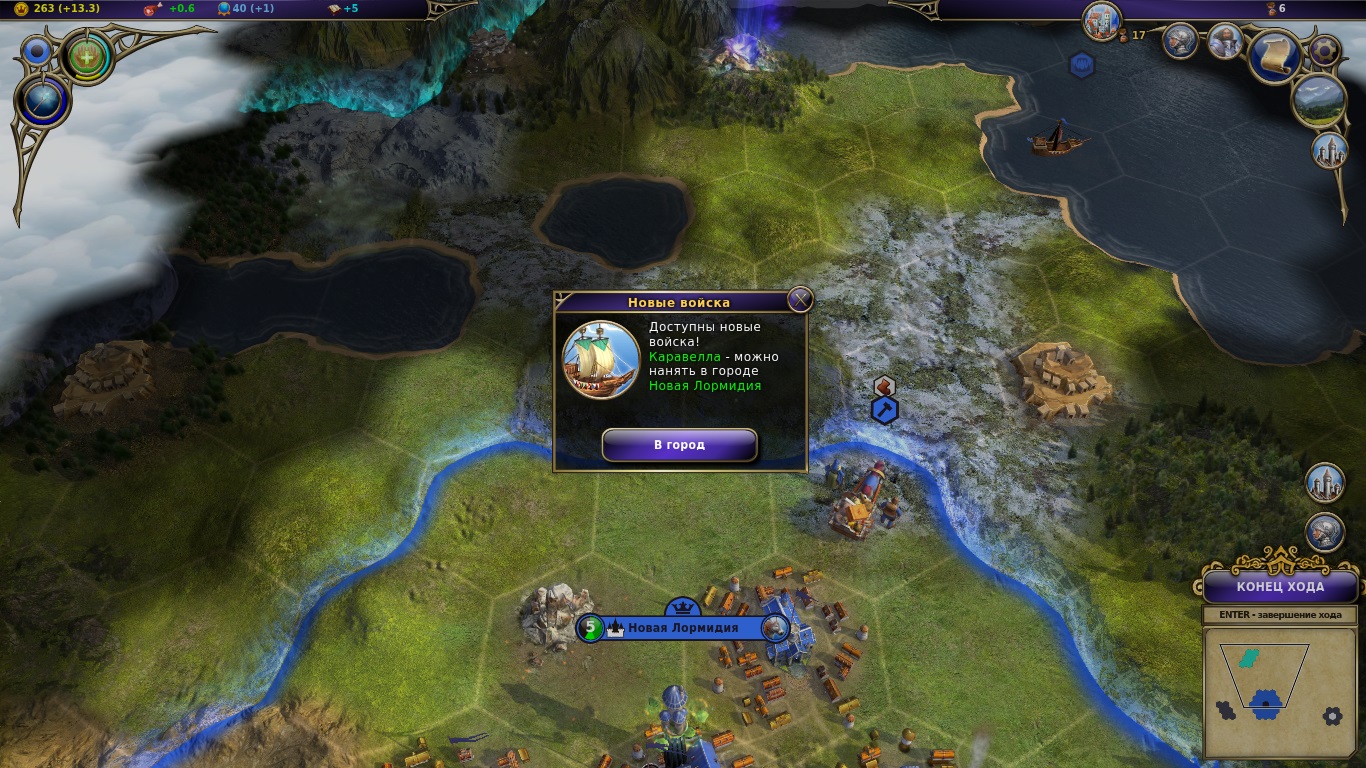Click the small blue orb with dark center
Viewport: 1366px width, 768px height.
point(38,50)
